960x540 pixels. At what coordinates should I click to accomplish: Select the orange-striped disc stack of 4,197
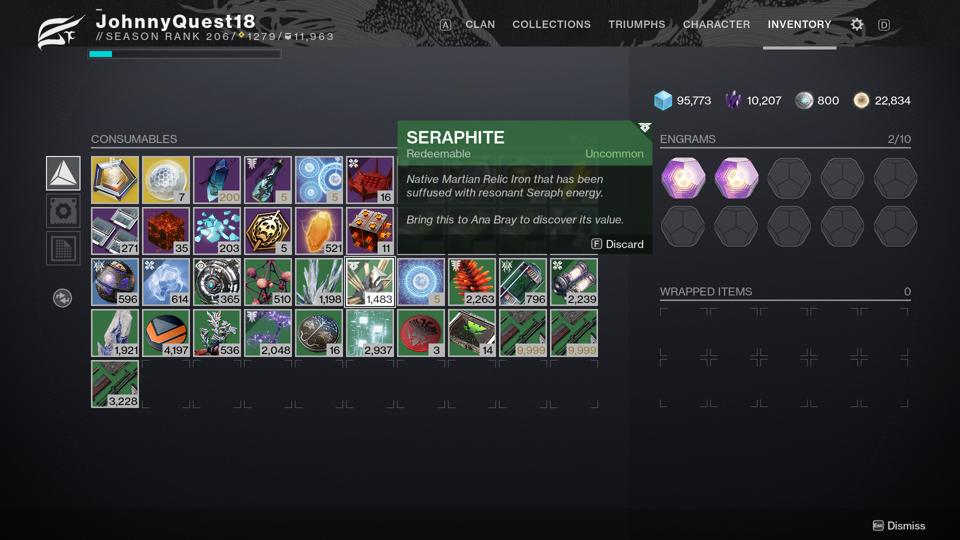click(x=166, y=333)
